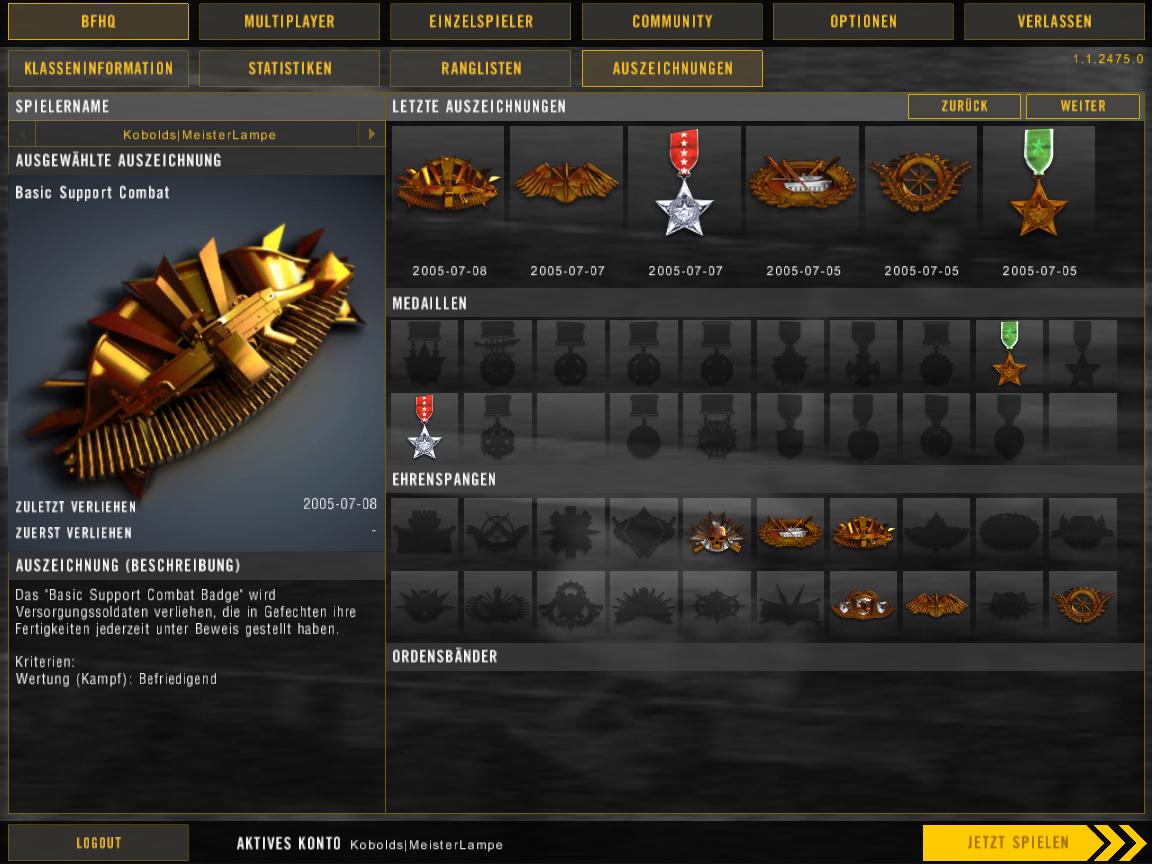This screenshot has width=1152, height=864.
Task: Select the Auszeichnungen tab
Action: (x=672, y=69)
